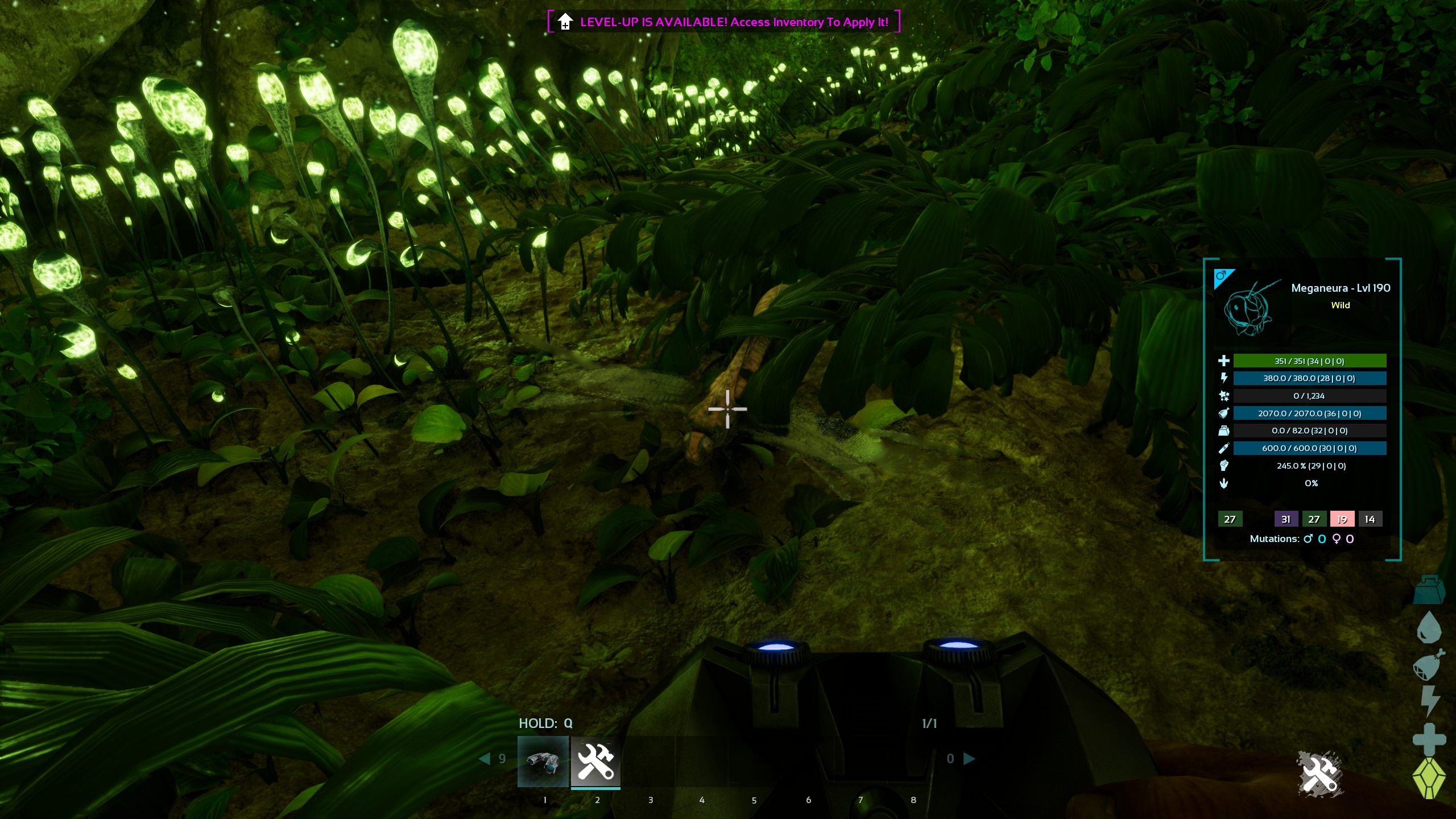Image resolution: width=1456 pixels, height=819 pixels.
Task: Click the water droplet status icon
Action: pos(1429,627)
